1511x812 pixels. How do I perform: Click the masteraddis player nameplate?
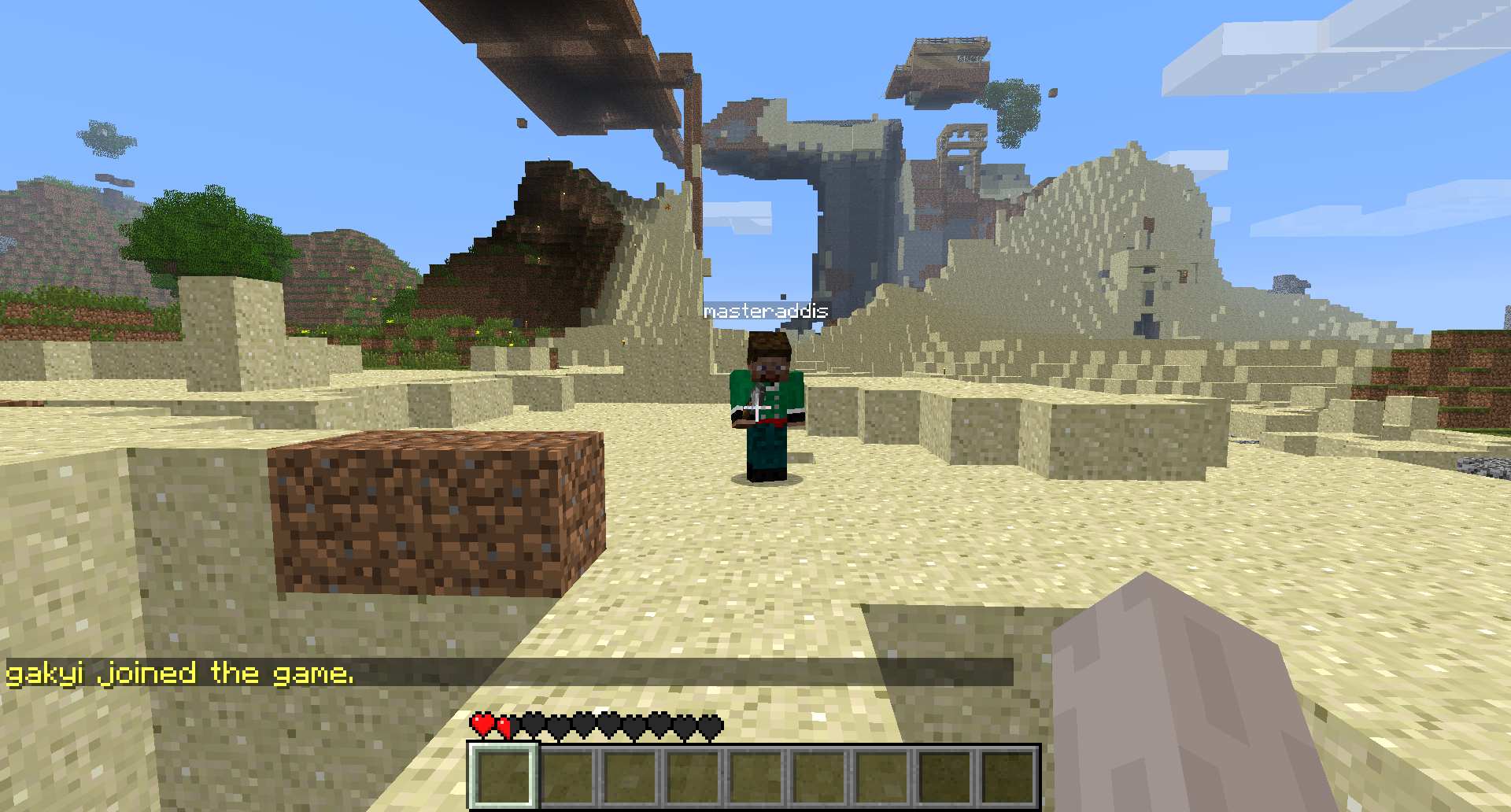coord(766,312)
